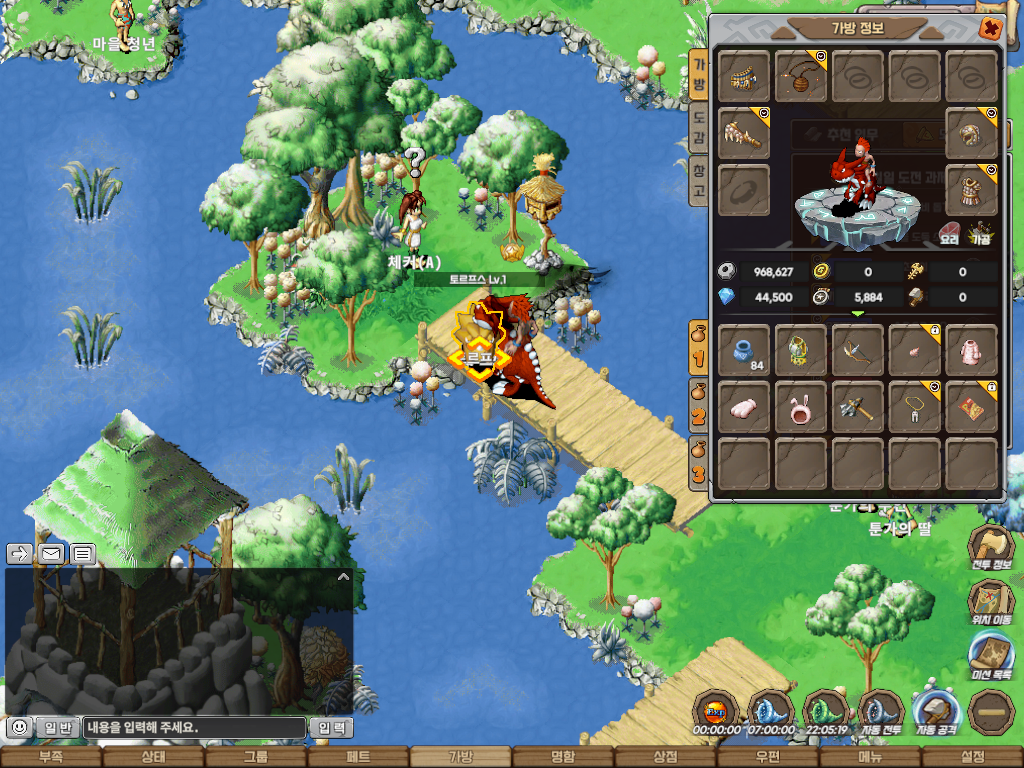
Task: Open the 상점 shop menu
Action: (664, 757)
